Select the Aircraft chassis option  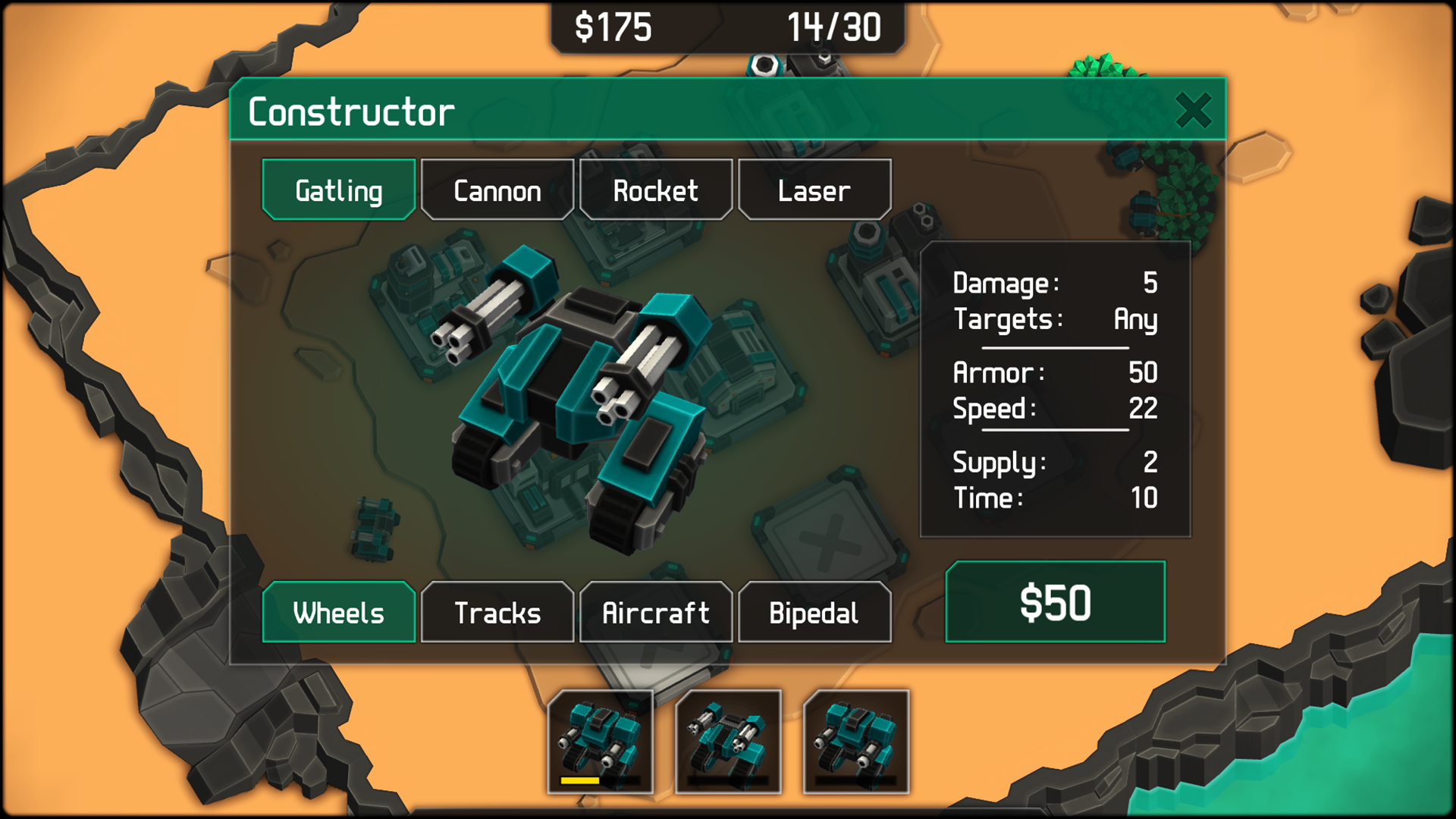tap(655, 612)
